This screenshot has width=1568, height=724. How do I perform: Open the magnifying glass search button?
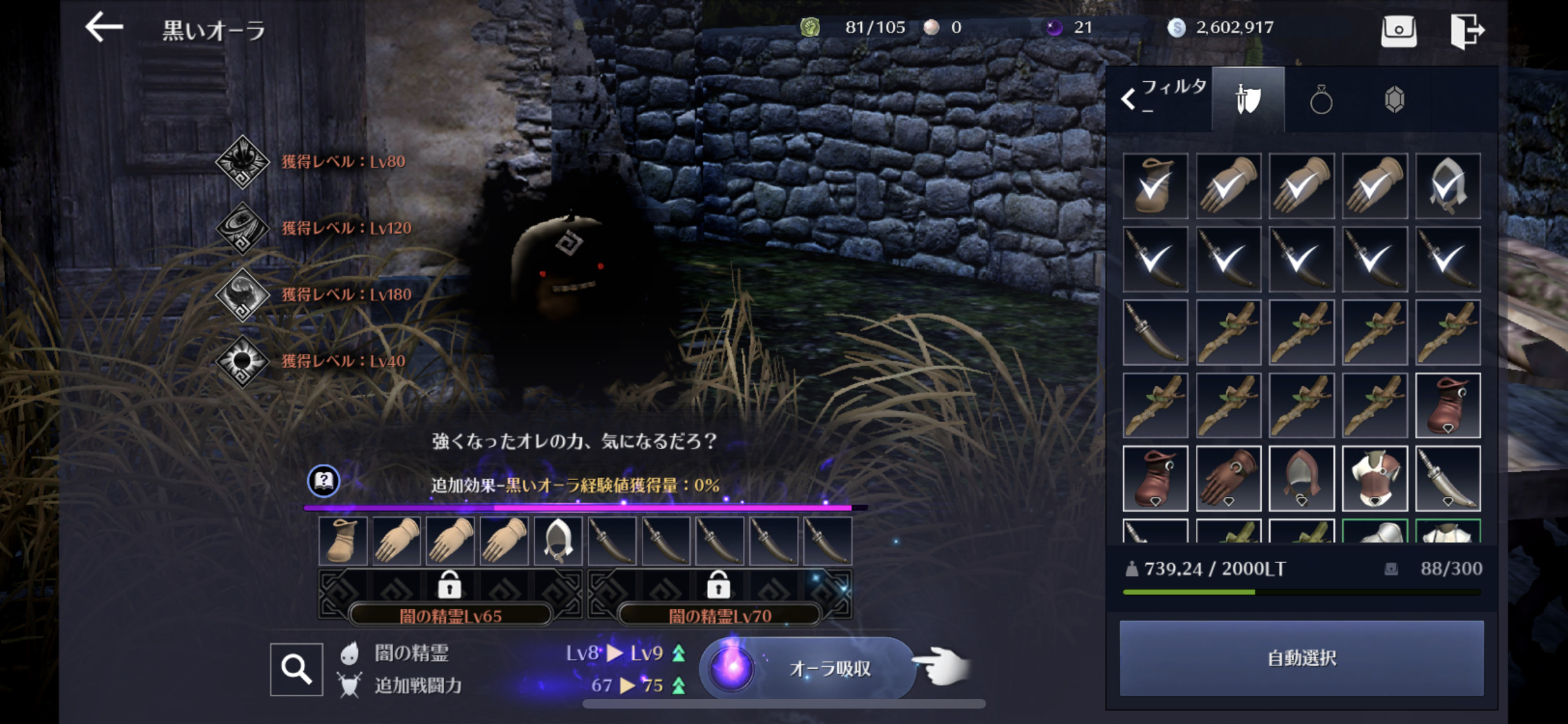pos(296,669)
